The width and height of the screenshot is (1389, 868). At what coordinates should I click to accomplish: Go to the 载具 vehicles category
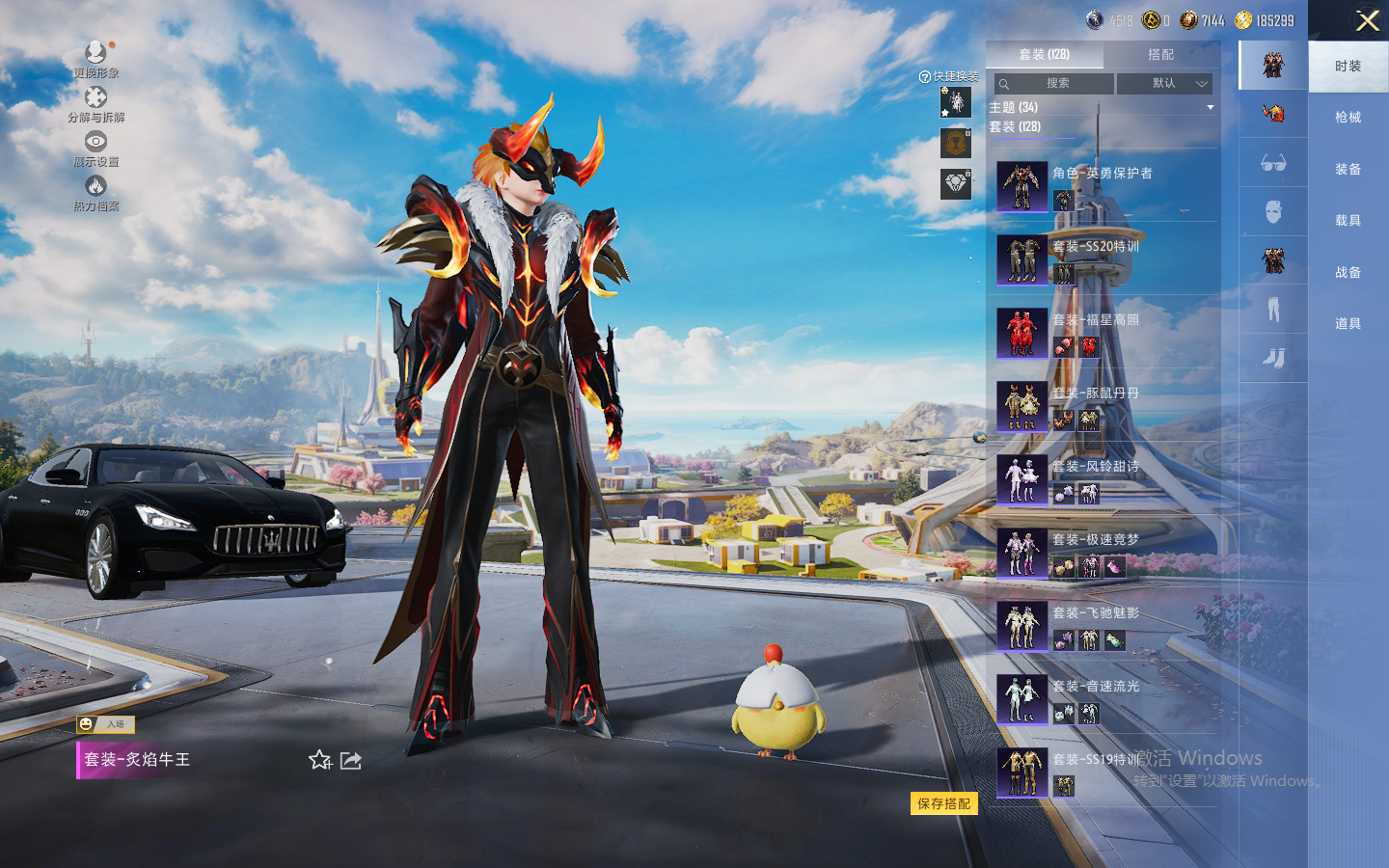[x=1348, y=221]
